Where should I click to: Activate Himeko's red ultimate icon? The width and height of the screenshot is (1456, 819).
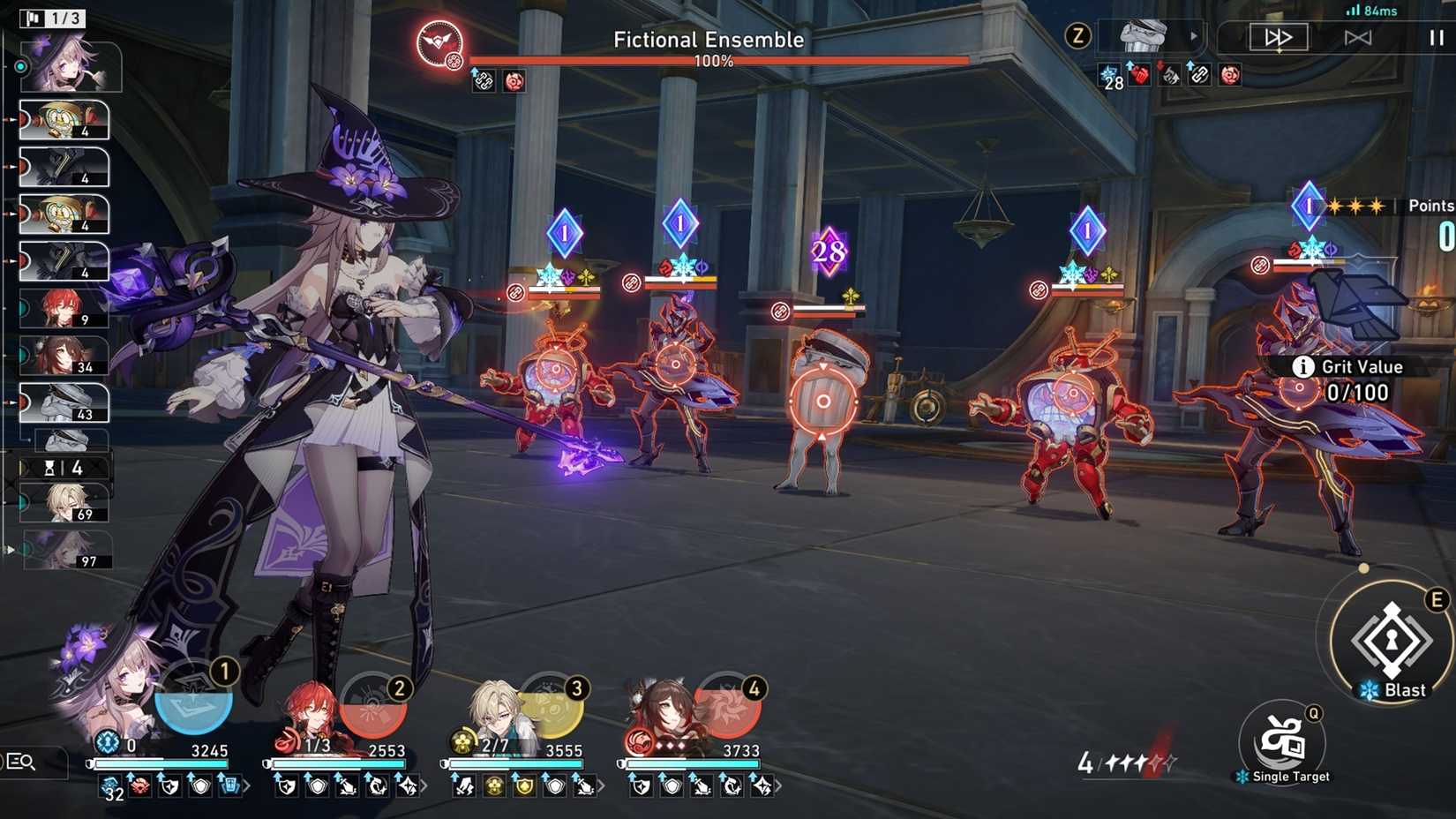[x=375, y=706]
